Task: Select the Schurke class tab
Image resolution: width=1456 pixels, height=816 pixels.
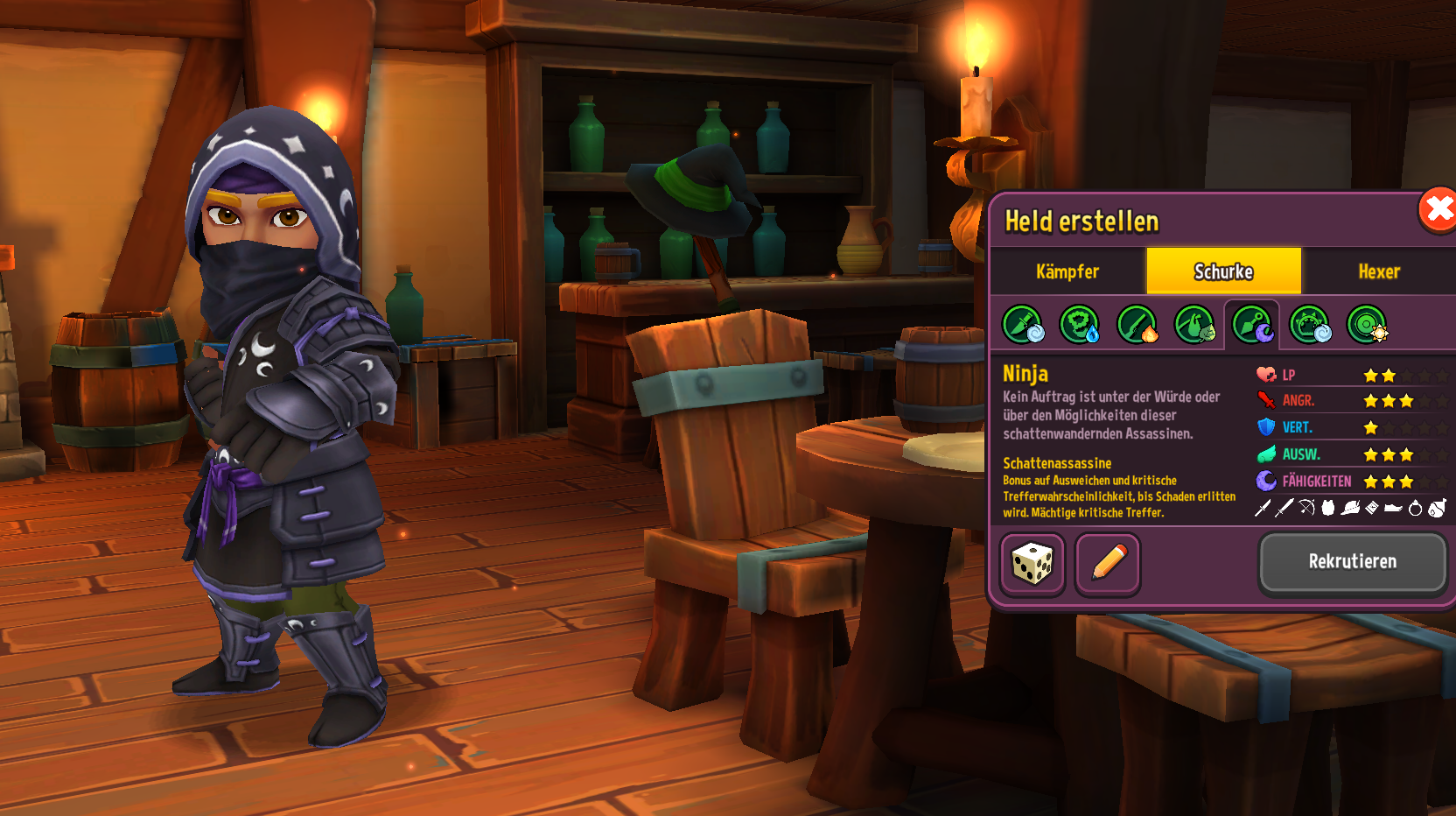Action: (1223, 271)
